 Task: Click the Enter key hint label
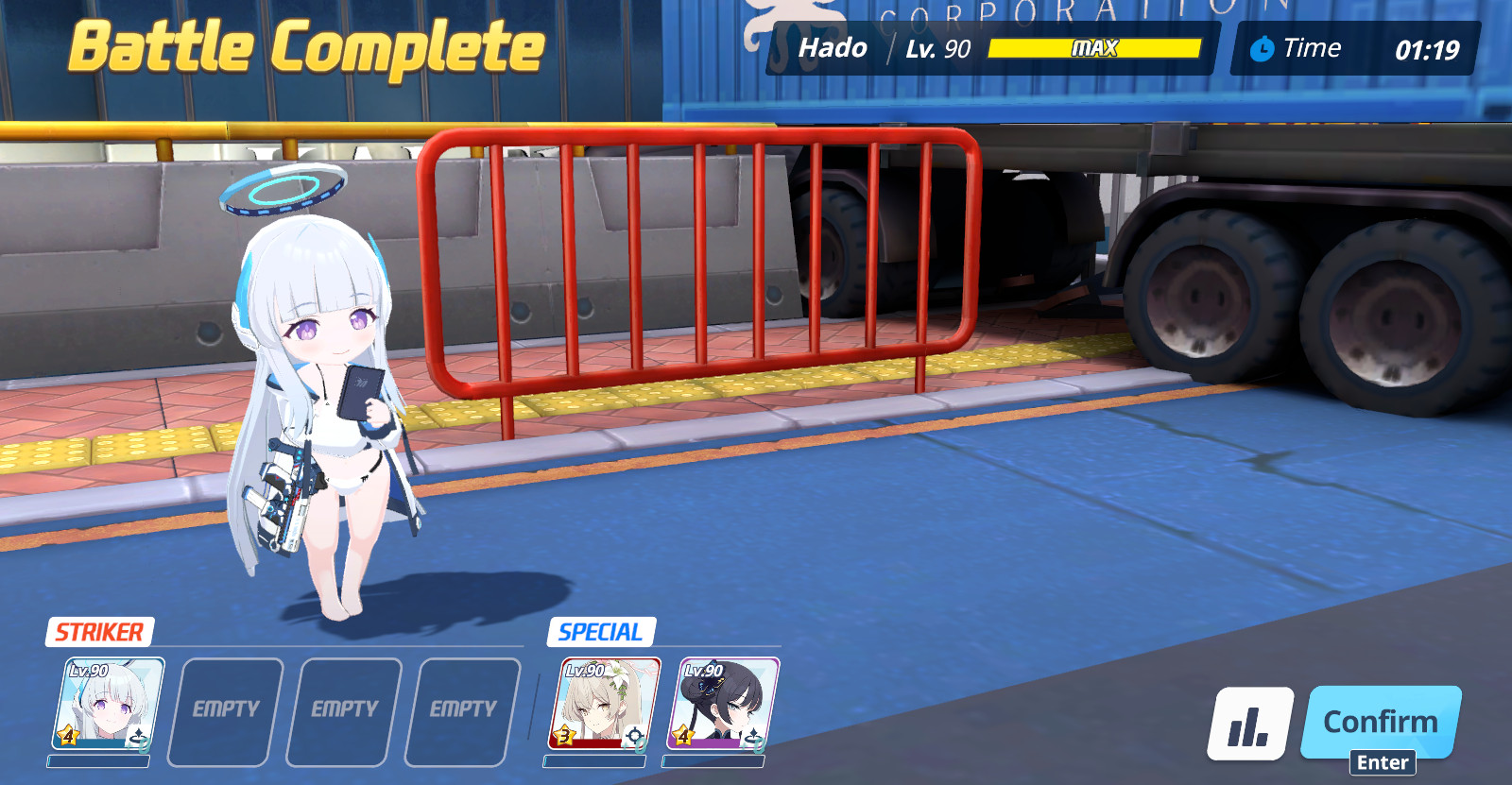(1382, 760)
